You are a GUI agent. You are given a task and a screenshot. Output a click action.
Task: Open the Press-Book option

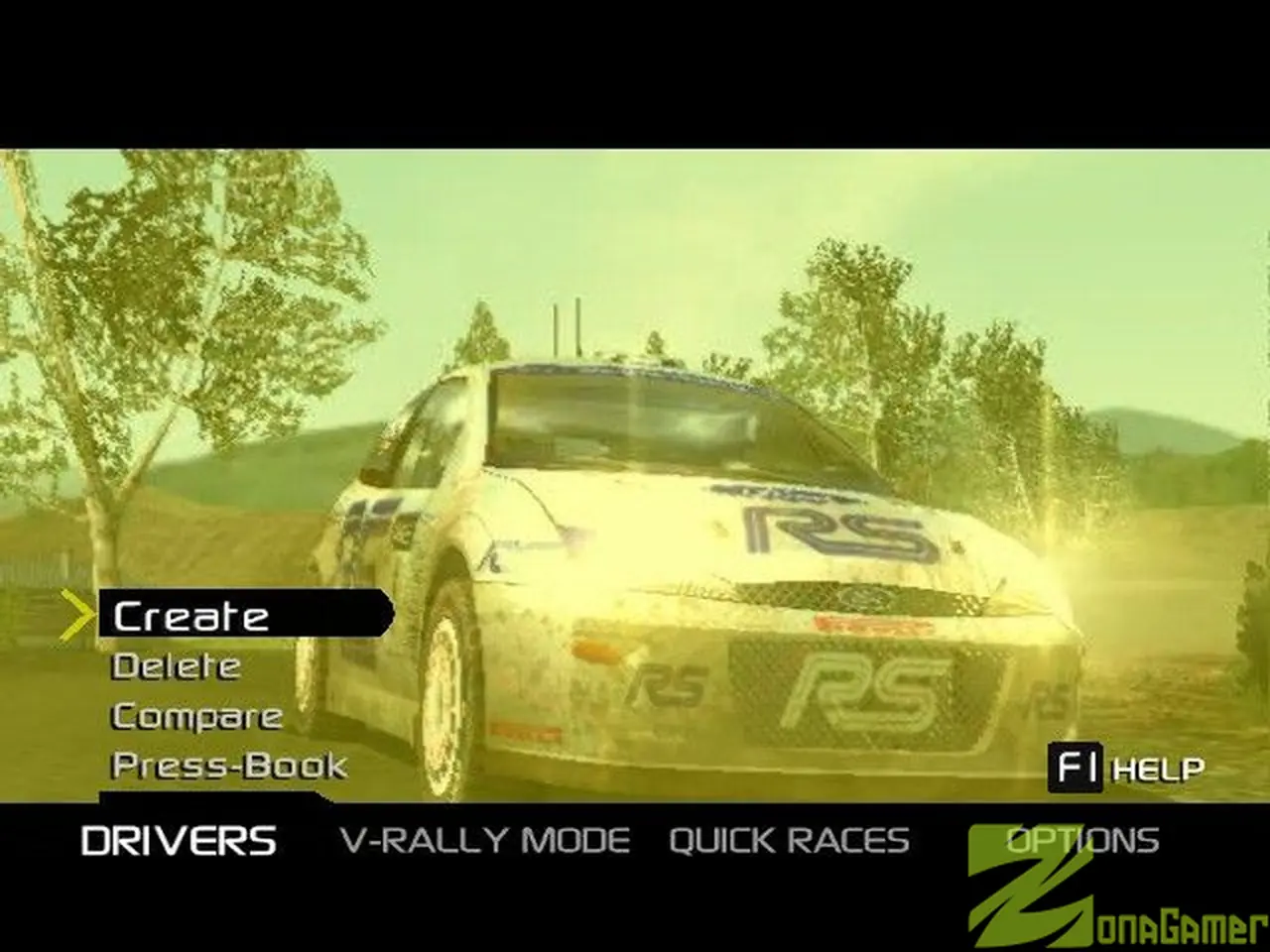click(x=226, y=766)
